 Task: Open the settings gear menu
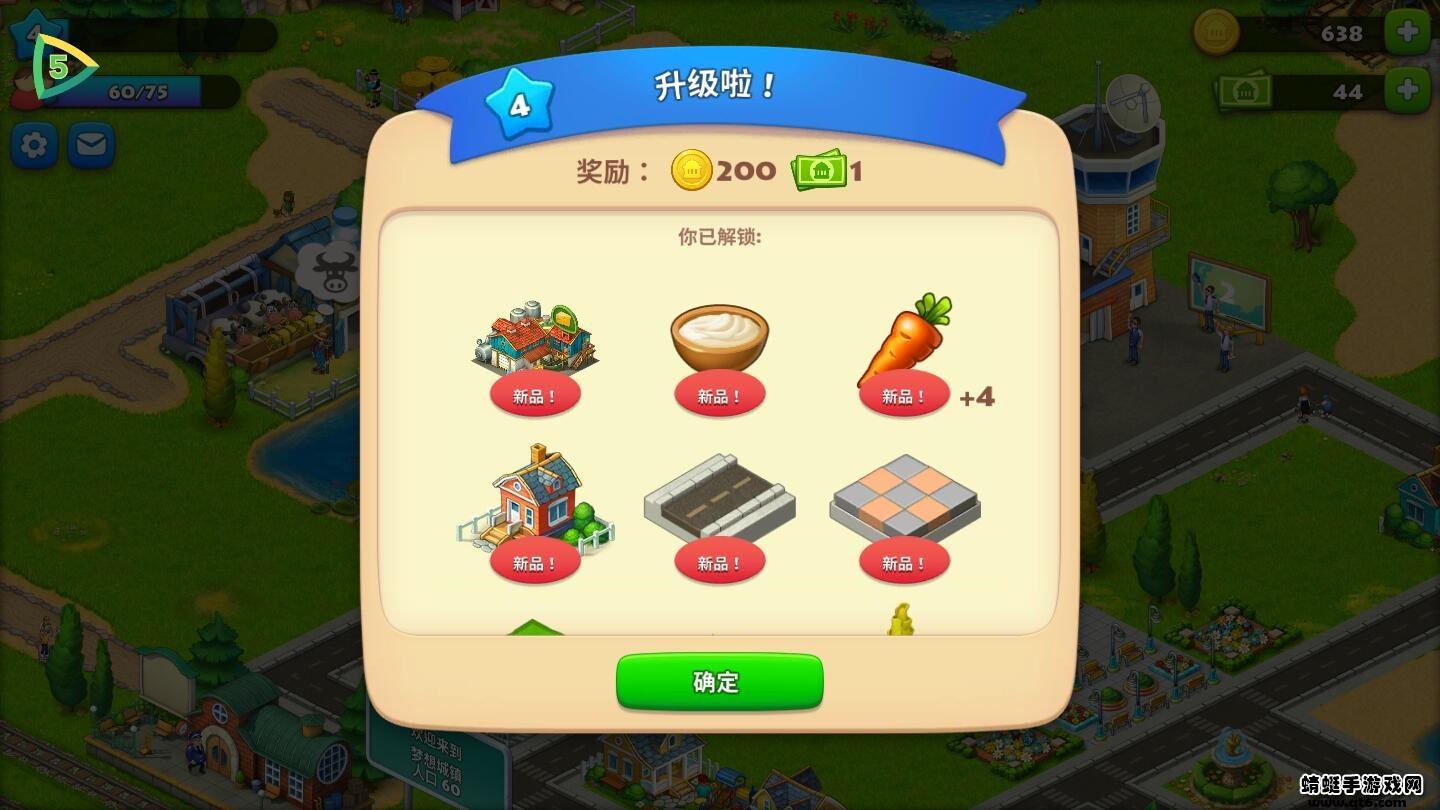(33, 144)
